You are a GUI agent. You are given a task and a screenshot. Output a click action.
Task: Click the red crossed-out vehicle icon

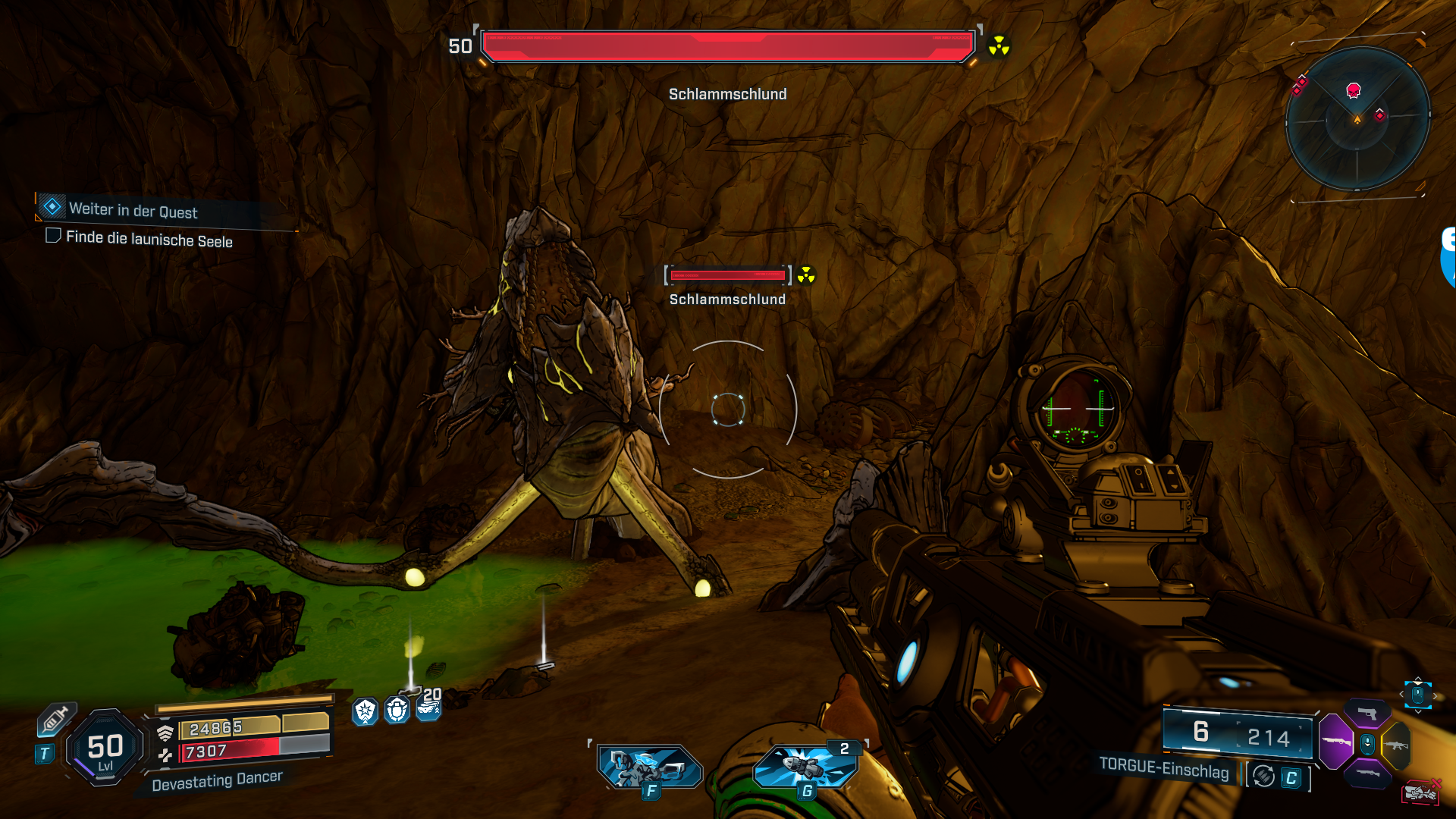tap(1421, 792)
